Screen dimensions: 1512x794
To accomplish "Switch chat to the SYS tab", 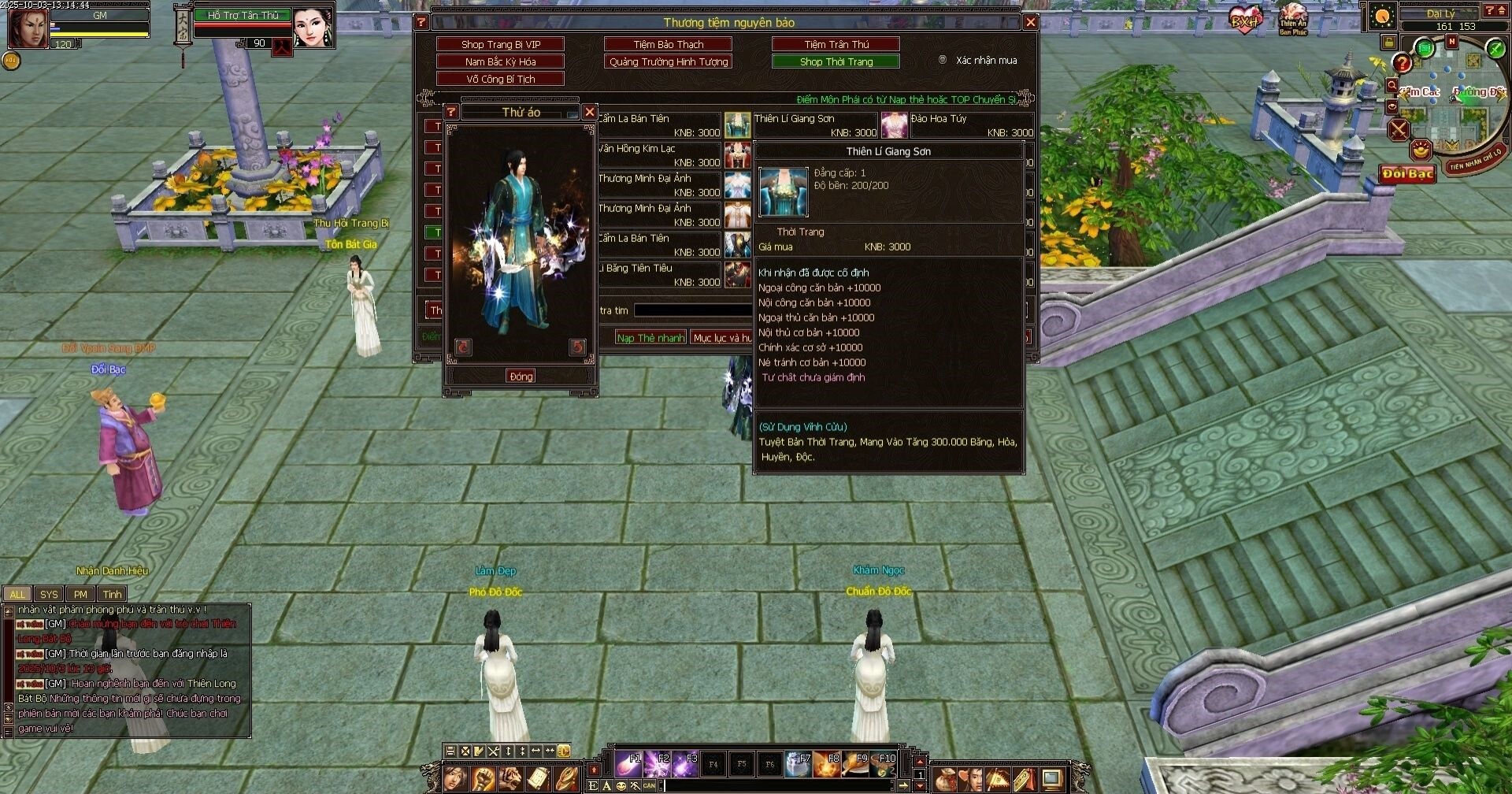I will point(49,595).
